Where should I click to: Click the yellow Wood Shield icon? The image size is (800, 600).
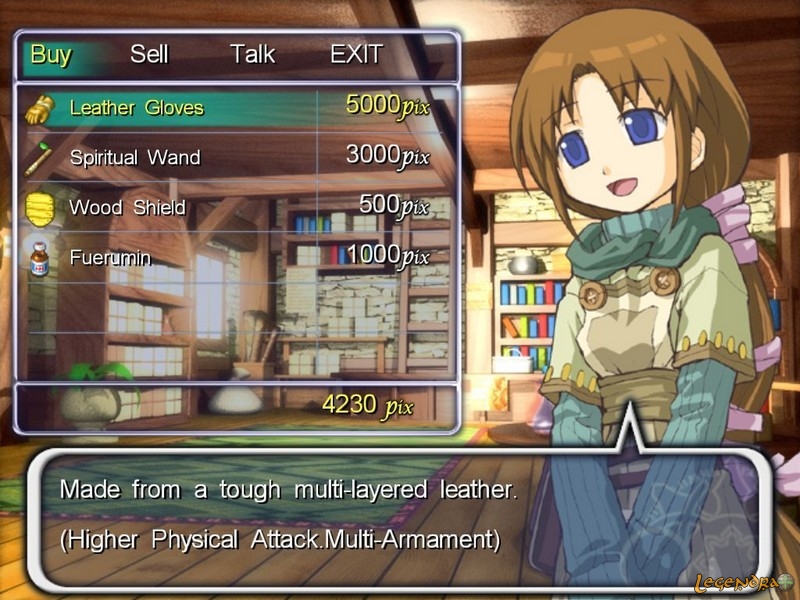39,208
